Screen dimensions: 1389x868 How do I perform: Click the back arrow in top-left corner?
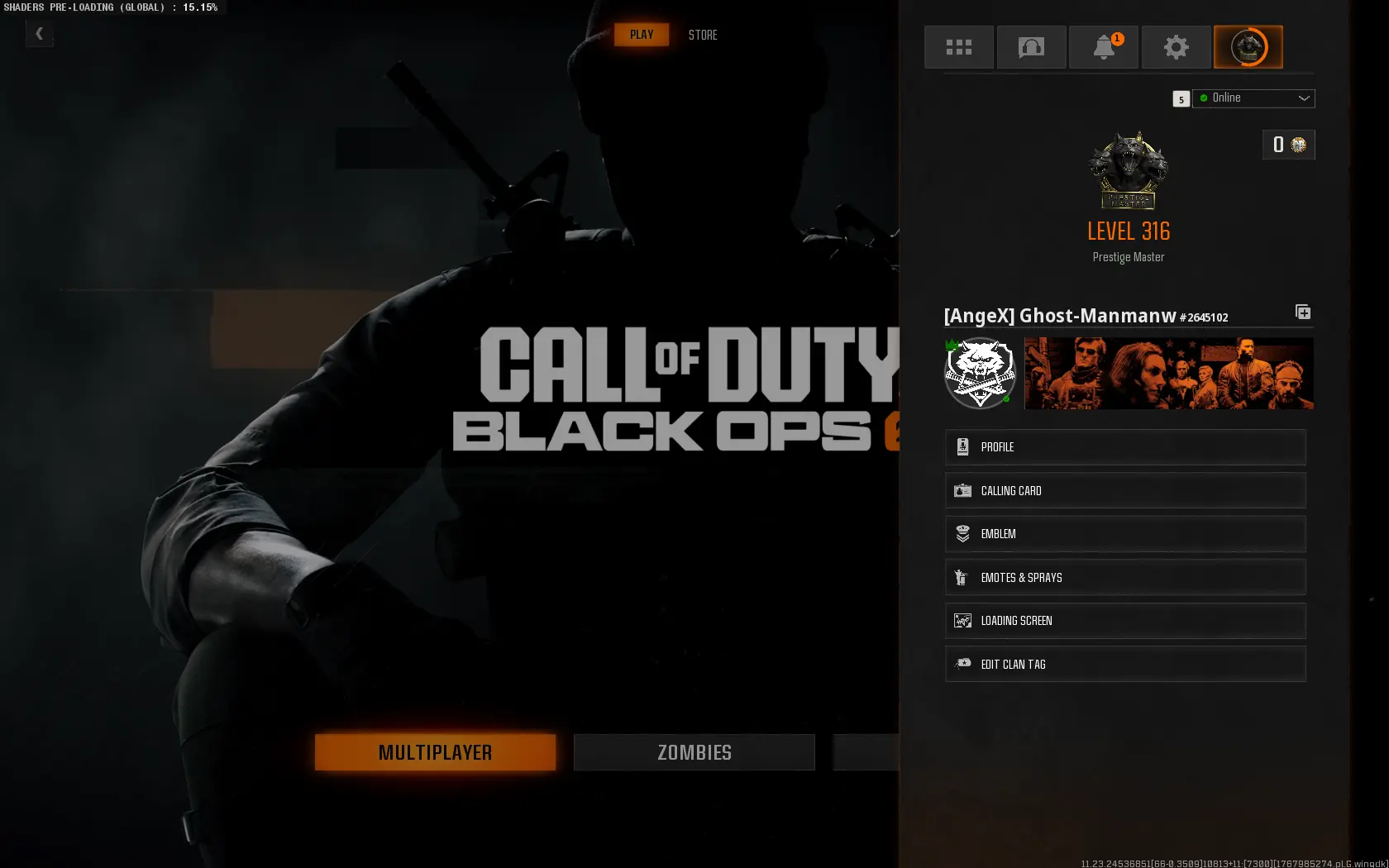coord(39,34)
